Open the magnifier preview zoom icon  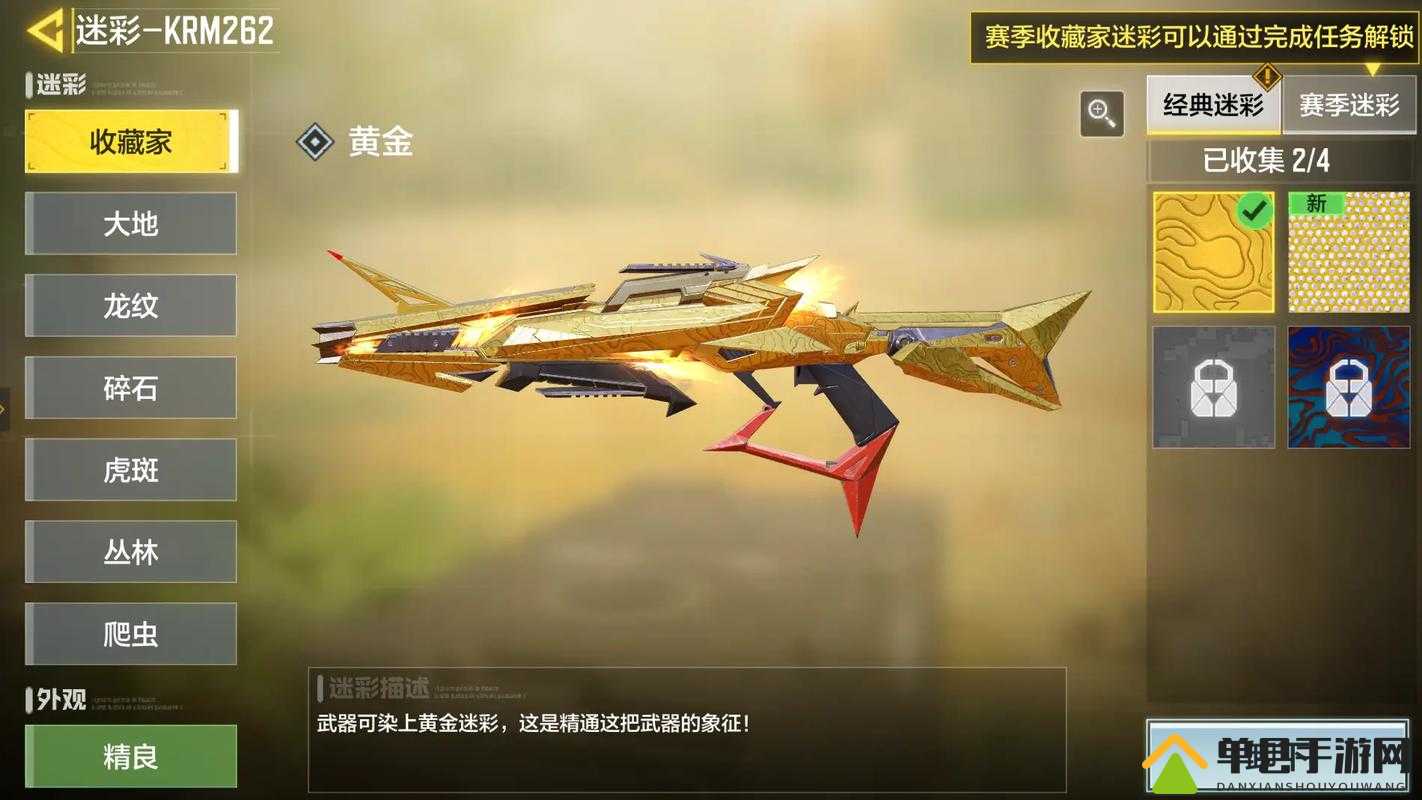1101,115
